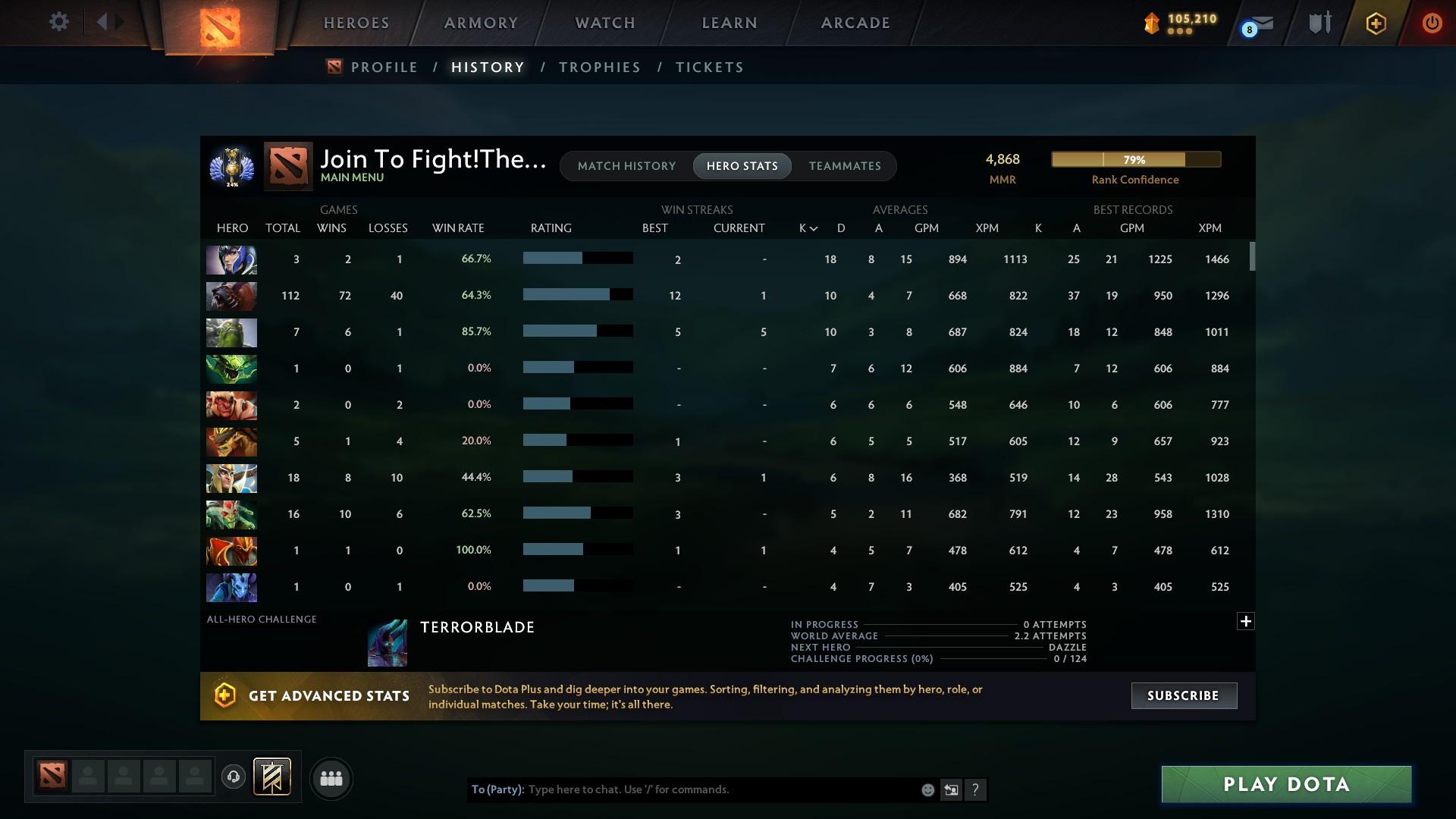Screen dimensions: 1456x819
Task: Expand All-Hero Challenge with the plus button
Action: pos(1245,621)
